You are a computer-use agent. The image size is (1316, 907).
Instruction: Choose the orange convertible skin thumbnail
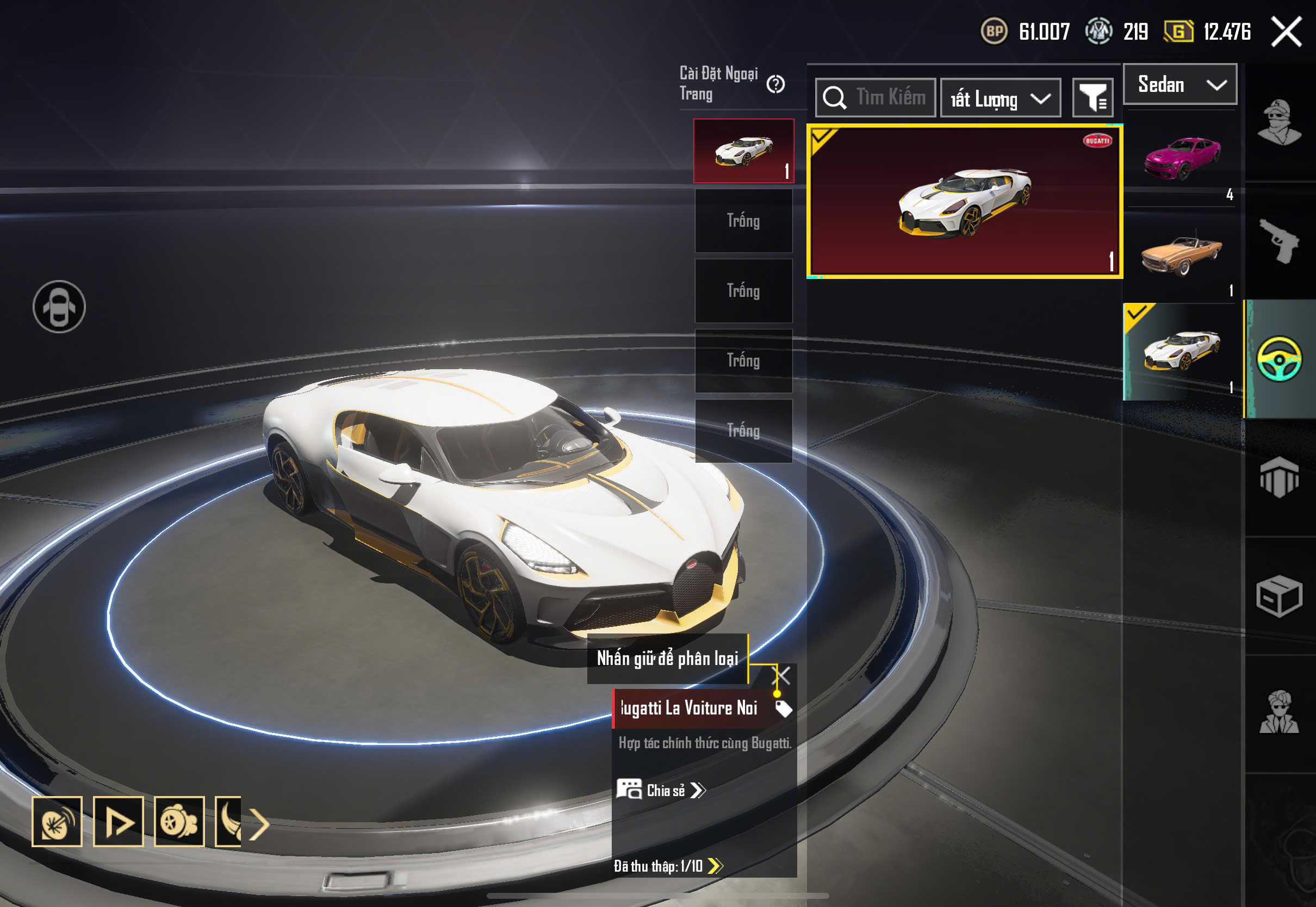pyautogui.click(x=1182, y=254)
